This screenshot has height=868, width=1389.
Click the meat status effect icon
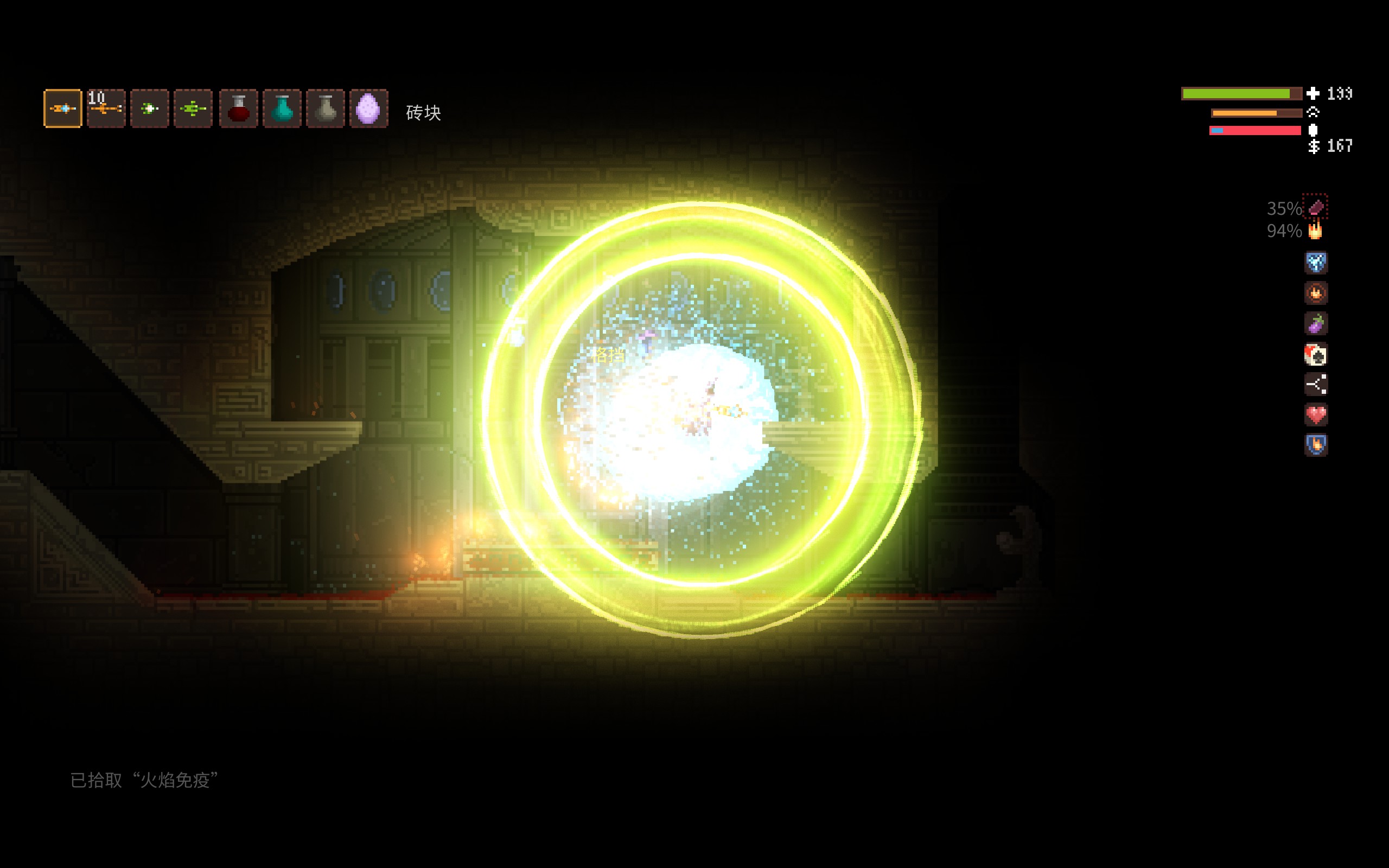[1315, 207]
